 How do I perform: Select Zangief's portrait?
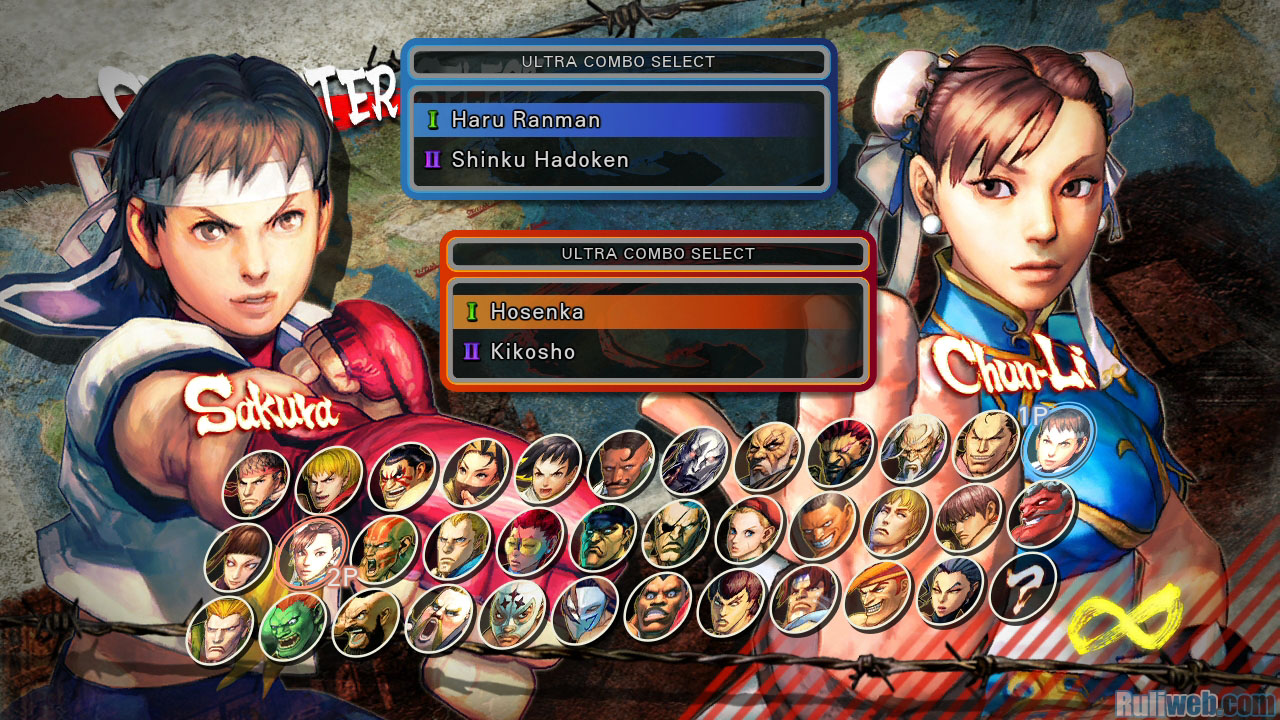click(x=365, y=622)
